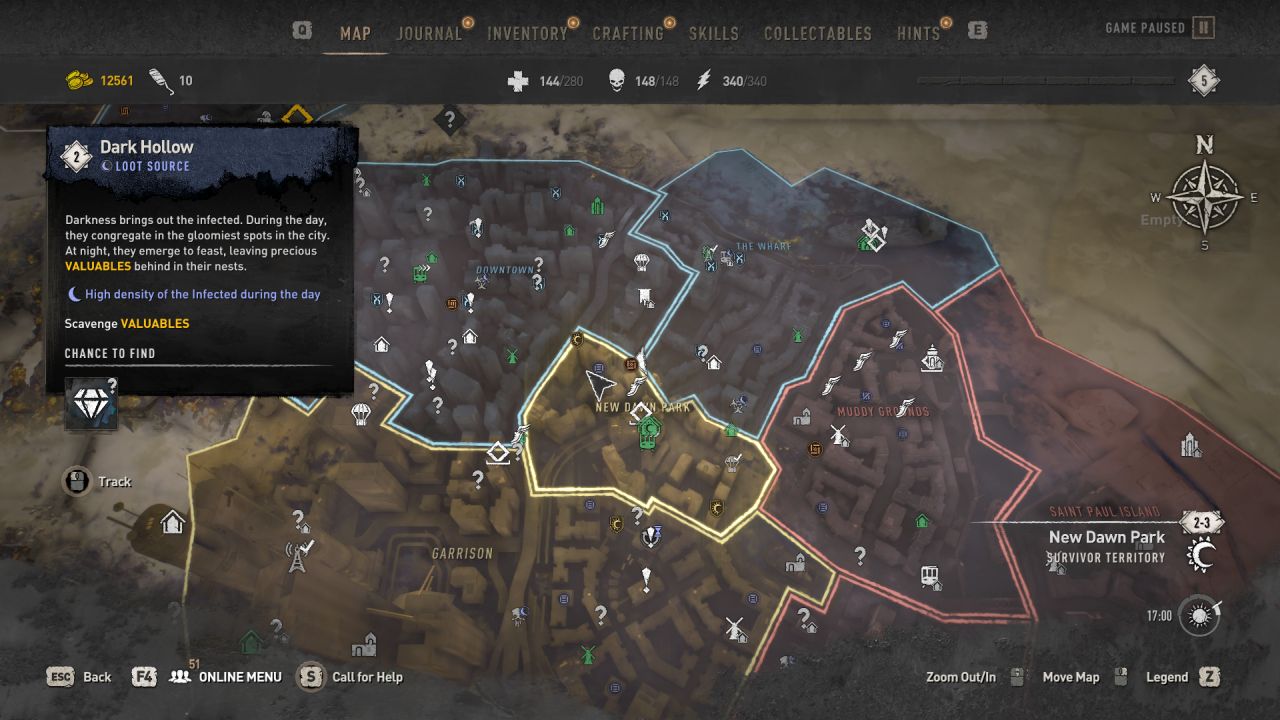1280x720 pixels.
Task: Click the valuables diamond loot icon
Action: (91, 404)
